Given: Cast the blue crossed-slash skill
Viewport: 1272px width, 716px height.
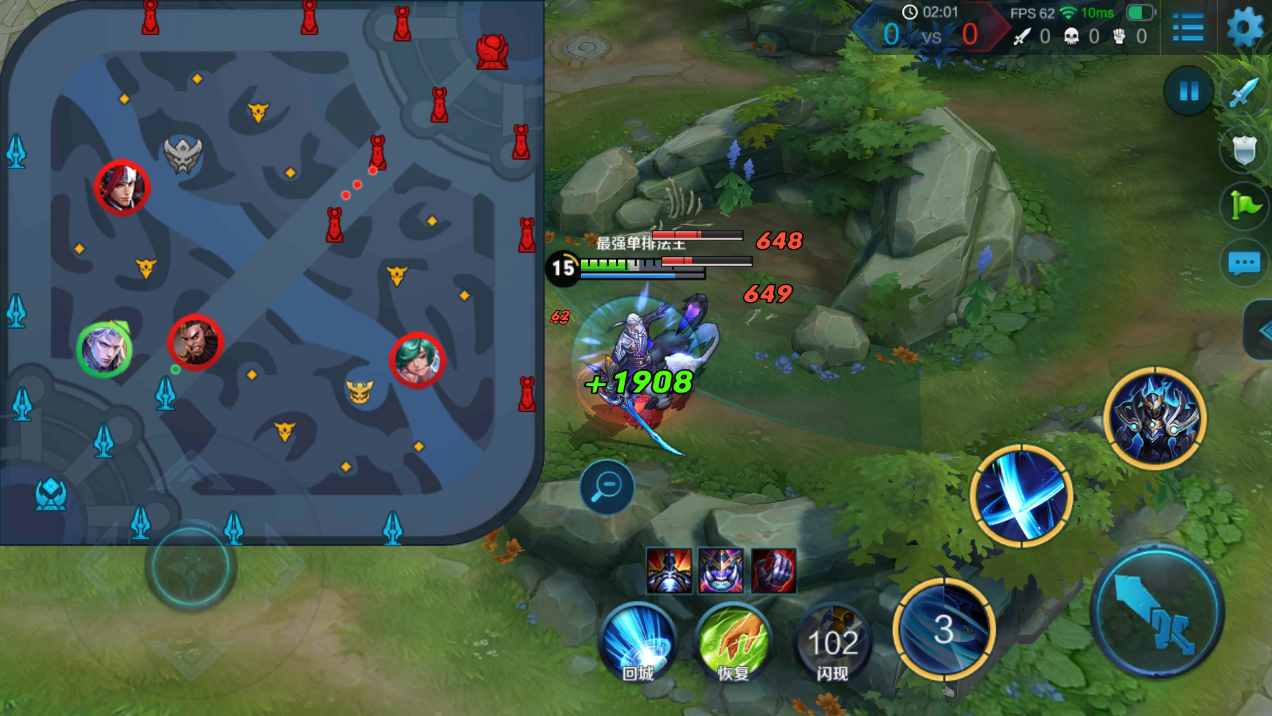Looking at the screenshot, I should click(x=1021, y=496).
